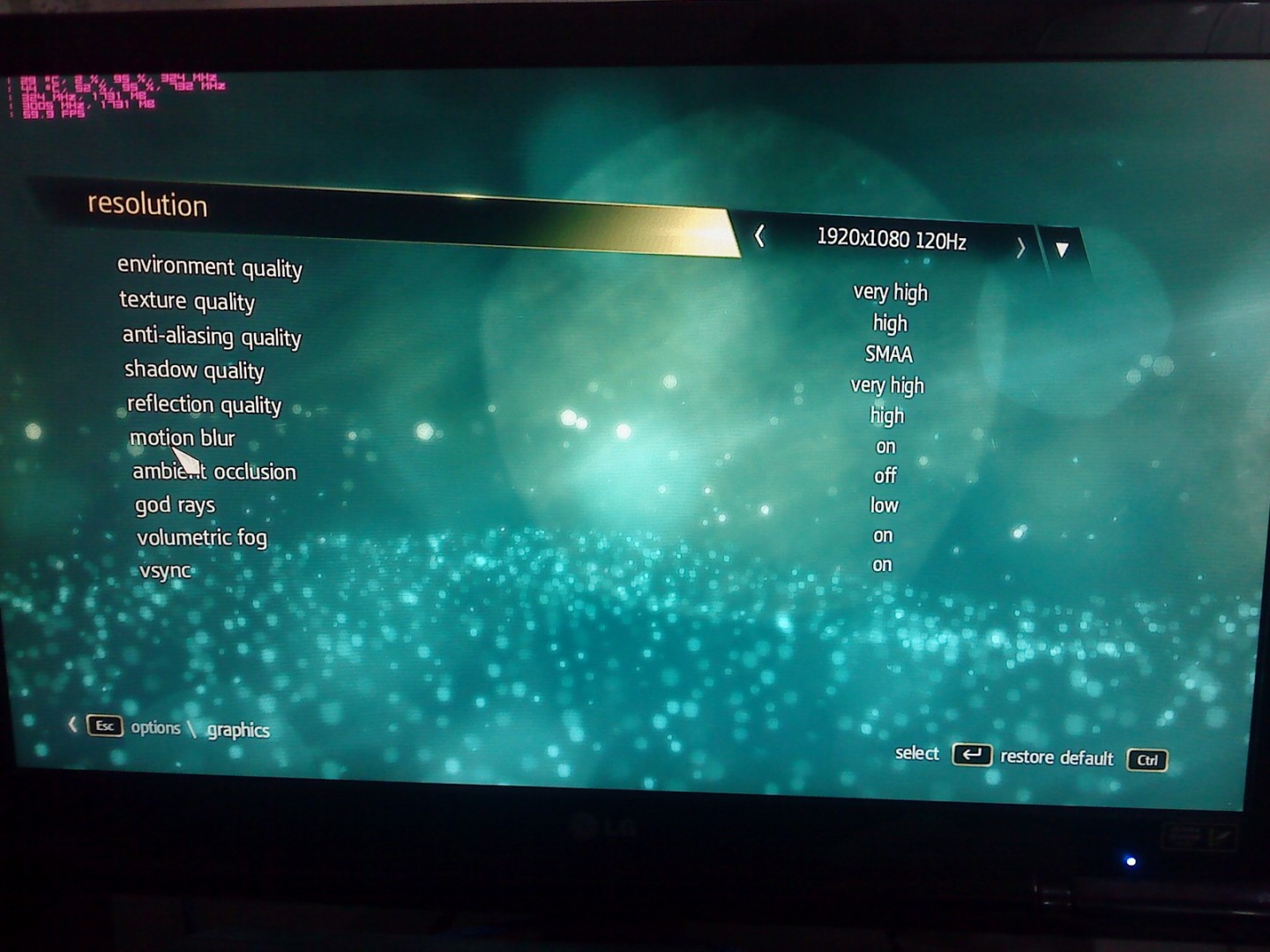Open the options breadcrumb
Image resolution: width=1270 pixels, height=952 pixels.
coord(155,728)
